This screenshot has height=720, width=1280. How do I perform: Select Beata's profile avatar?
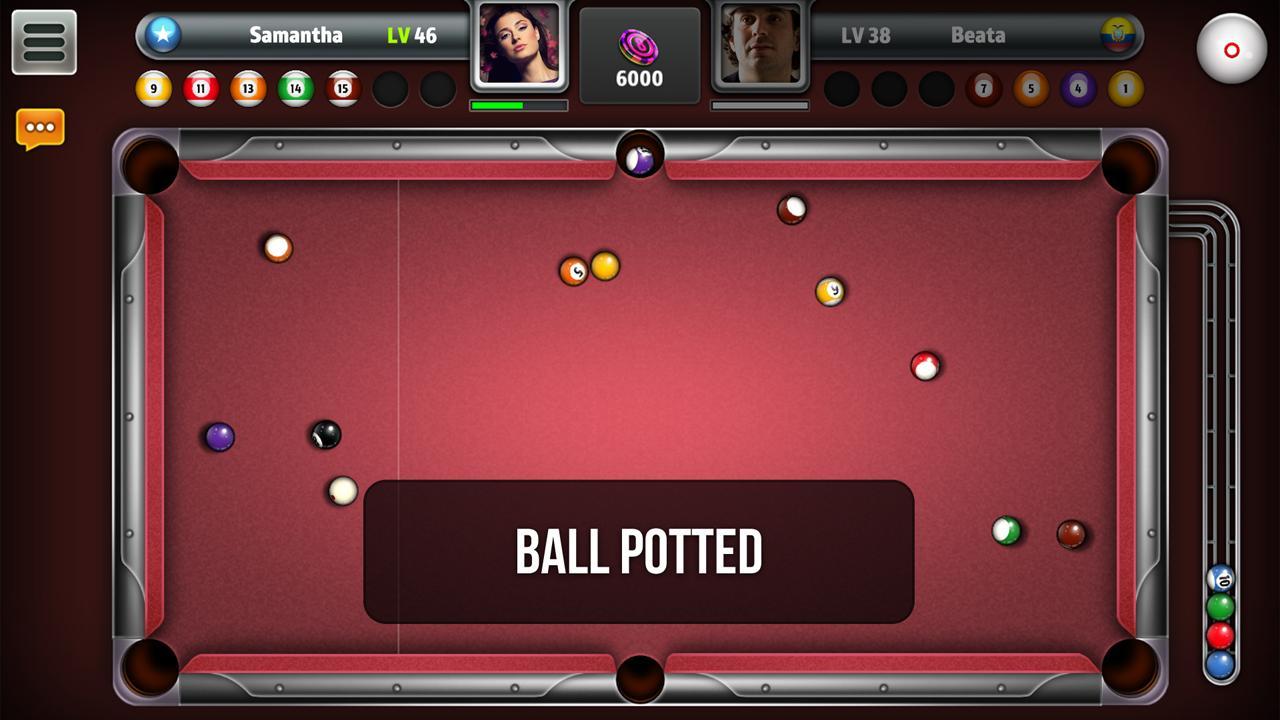pos(761,47)
